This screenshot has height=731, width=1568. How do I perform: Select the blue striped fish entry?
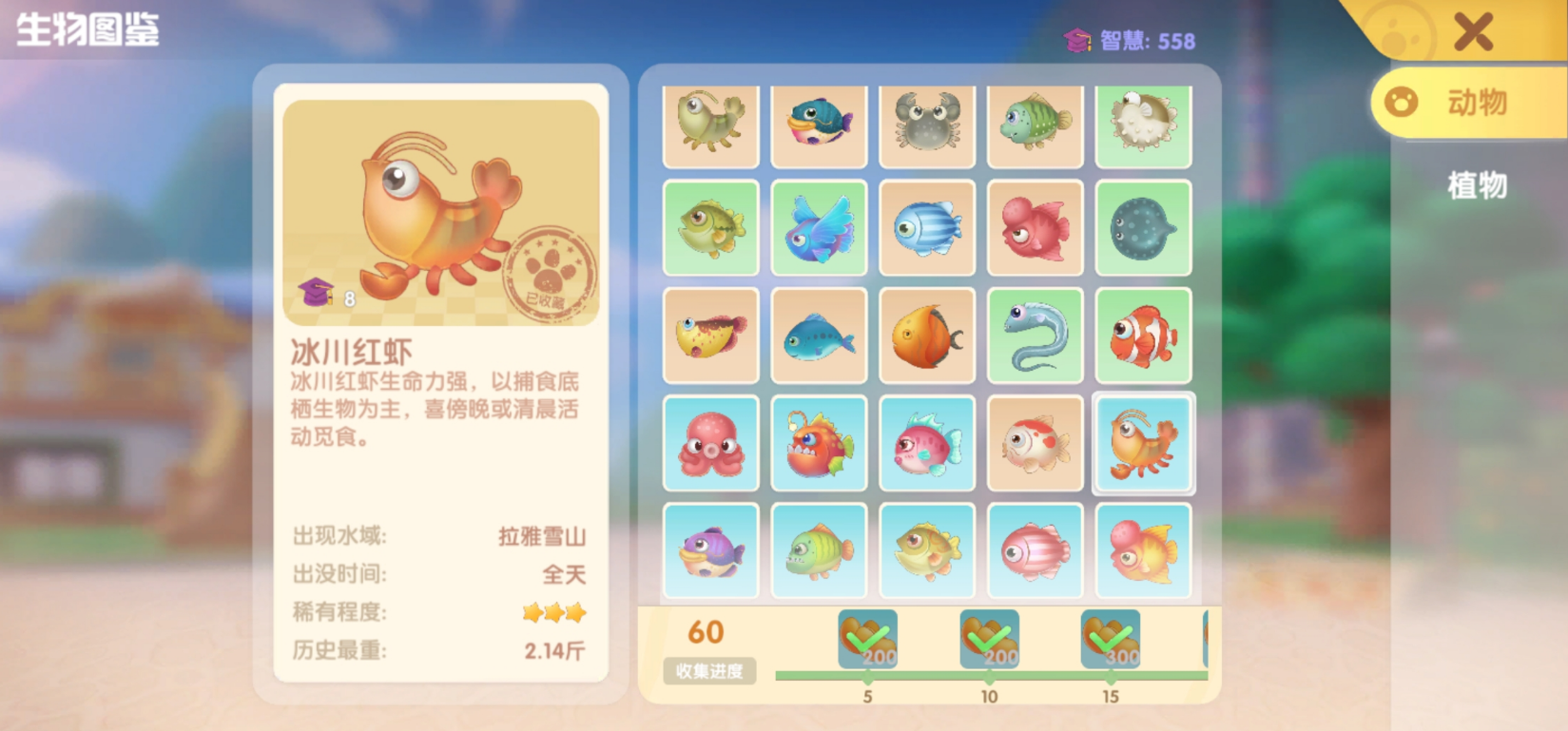(x=927, y=228)
